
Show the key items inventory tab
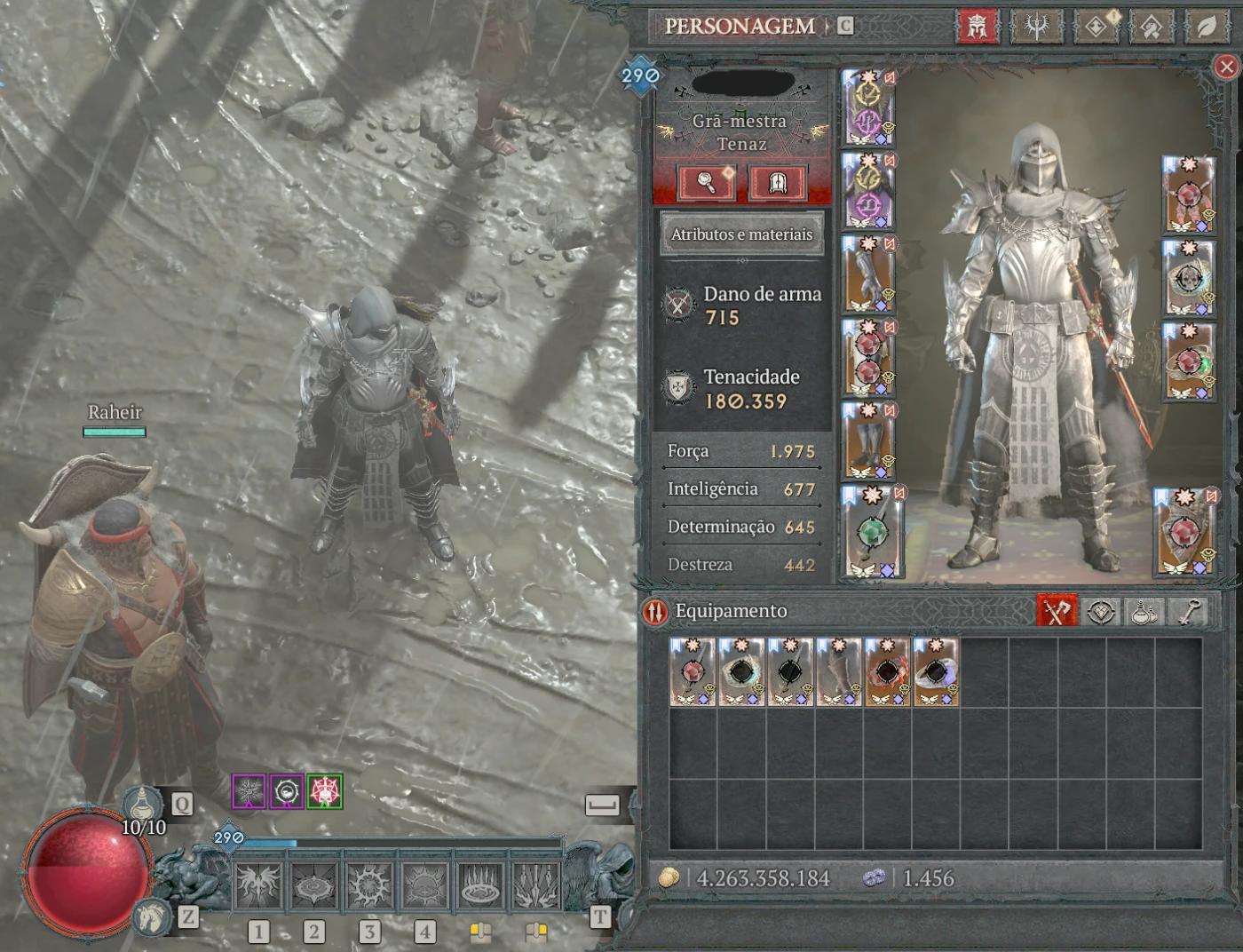pos(1190,611)
